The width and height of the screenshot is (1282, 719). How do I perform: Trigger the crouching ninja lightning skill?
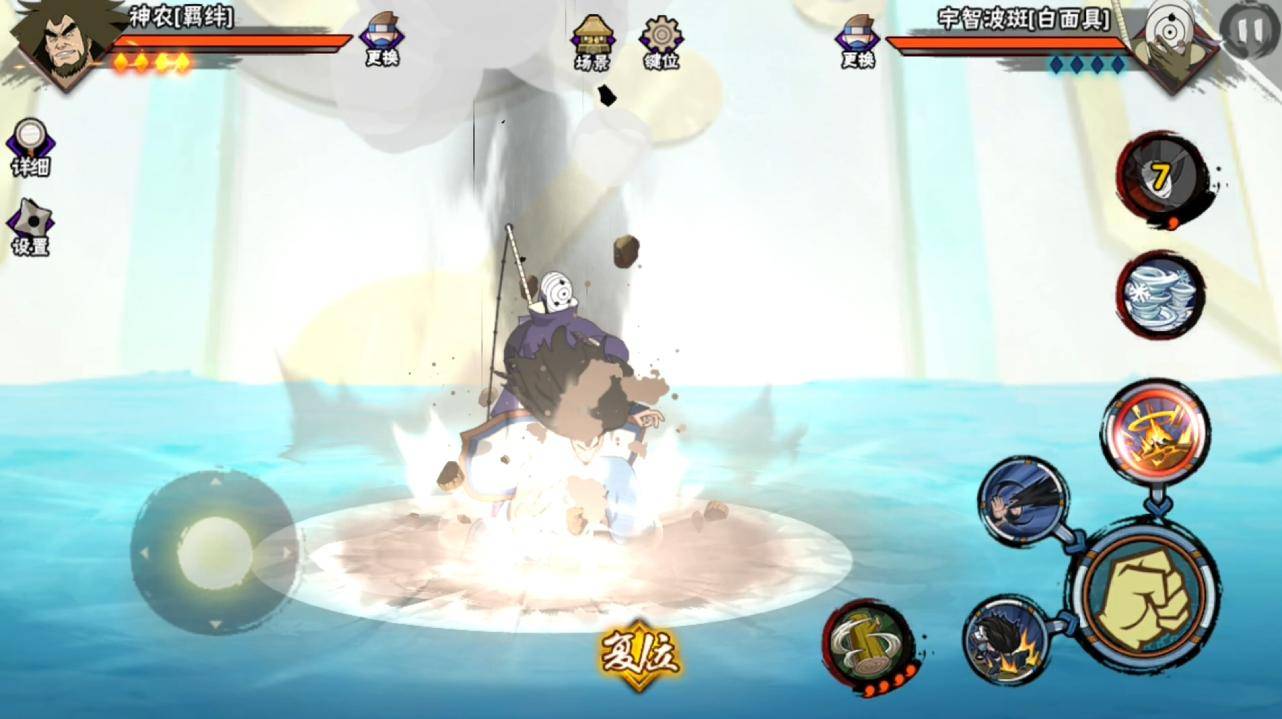(1006, 639)
